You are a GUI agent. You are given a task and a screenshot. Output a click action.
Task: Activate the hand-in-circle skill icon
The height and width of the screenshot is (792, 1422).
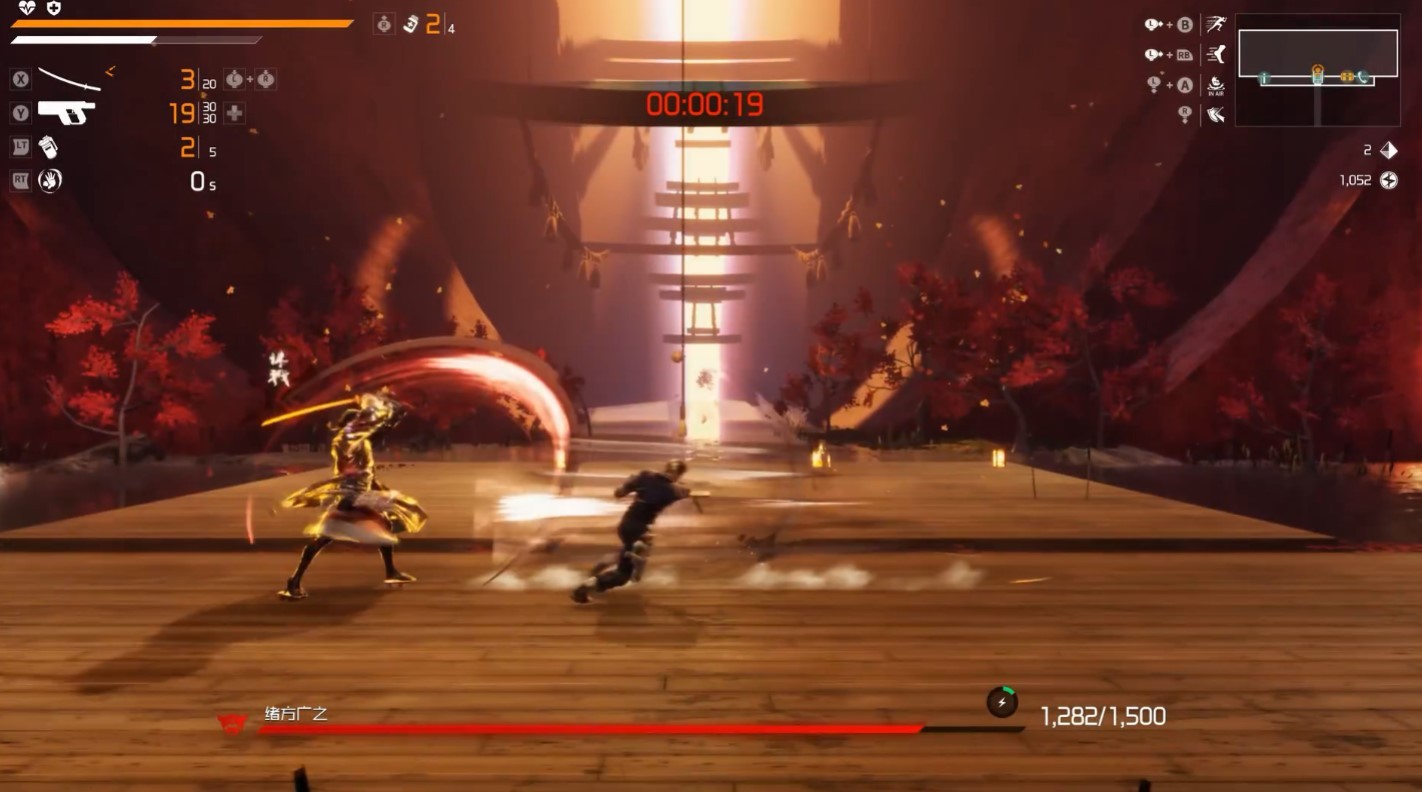pos(49,180)
